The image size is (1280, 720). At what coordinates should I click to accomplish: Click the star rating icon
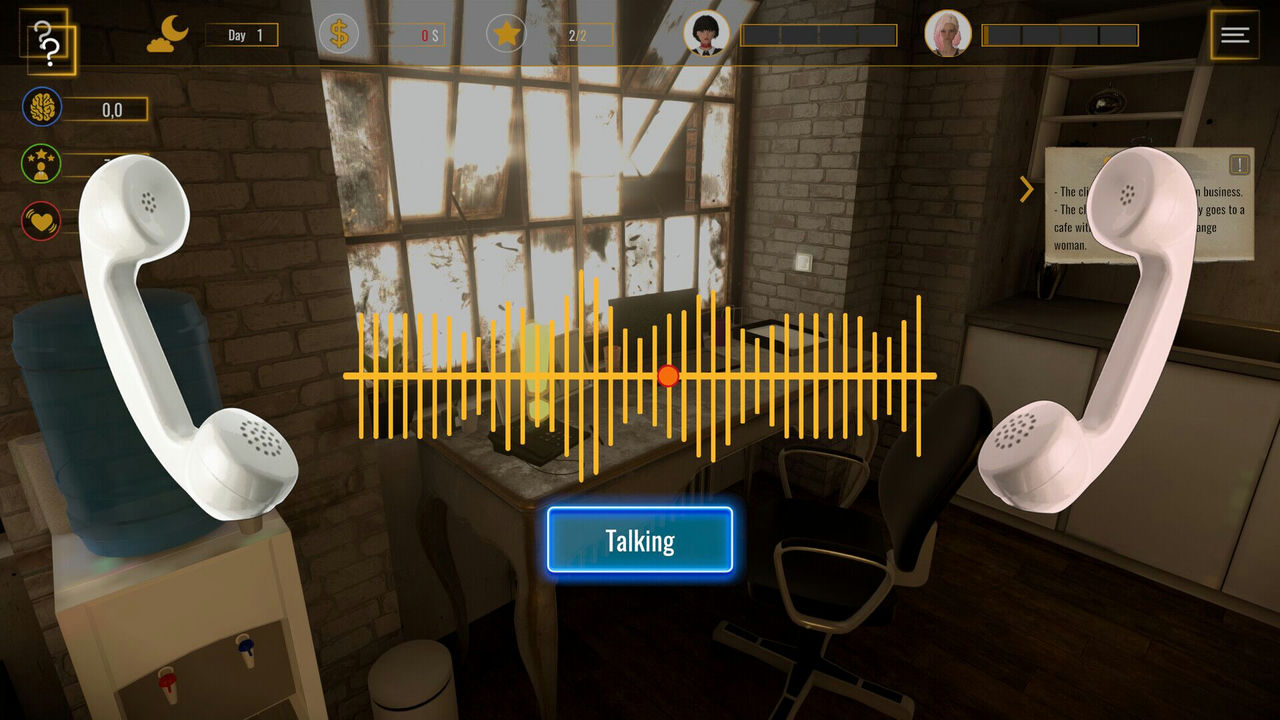[x=508, y=33]
